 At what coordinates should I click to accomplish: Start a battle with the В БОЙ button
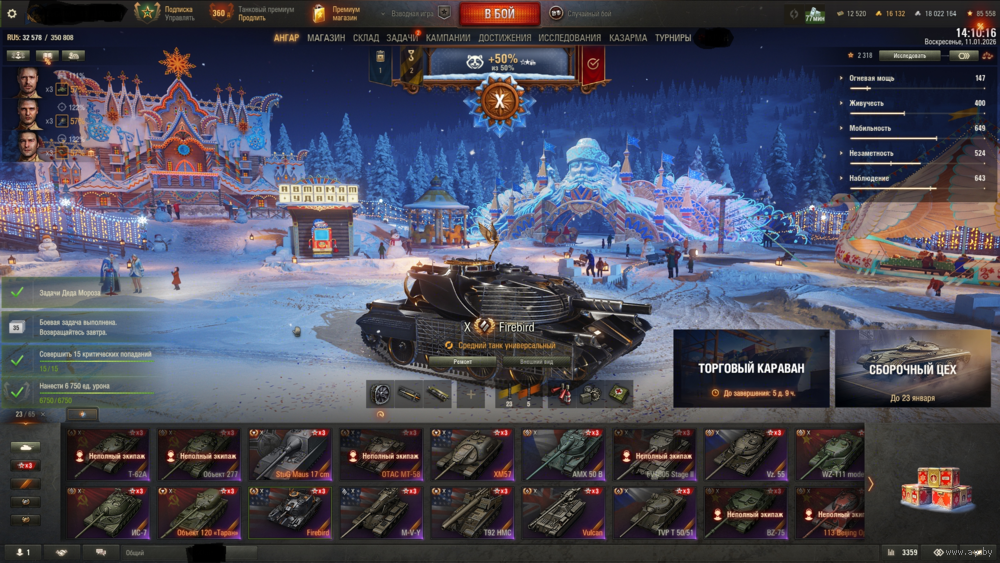[x=499, y=14]
